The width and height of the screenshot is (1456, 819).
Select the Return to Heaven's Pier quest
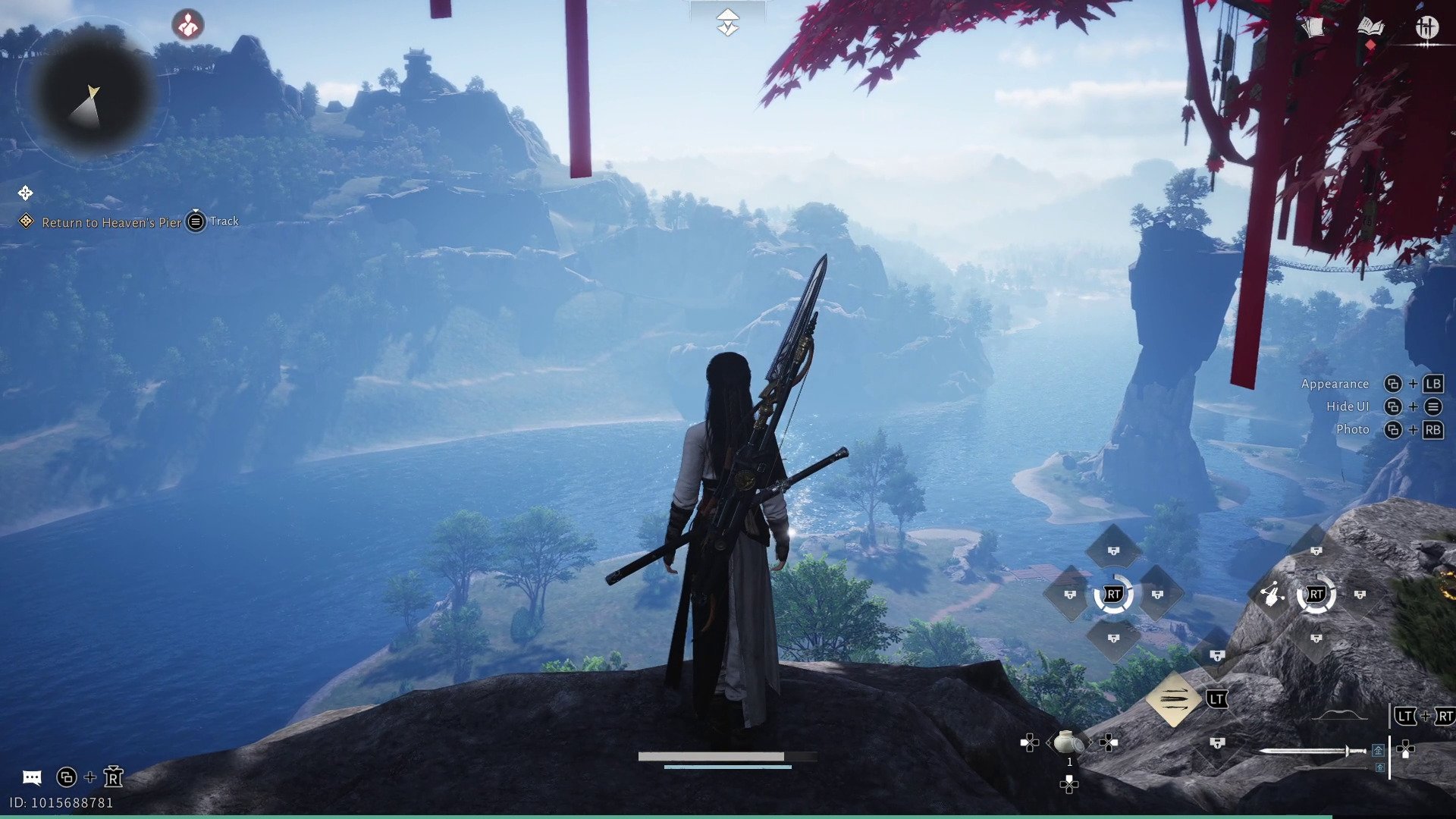click(x=111, y=222)
